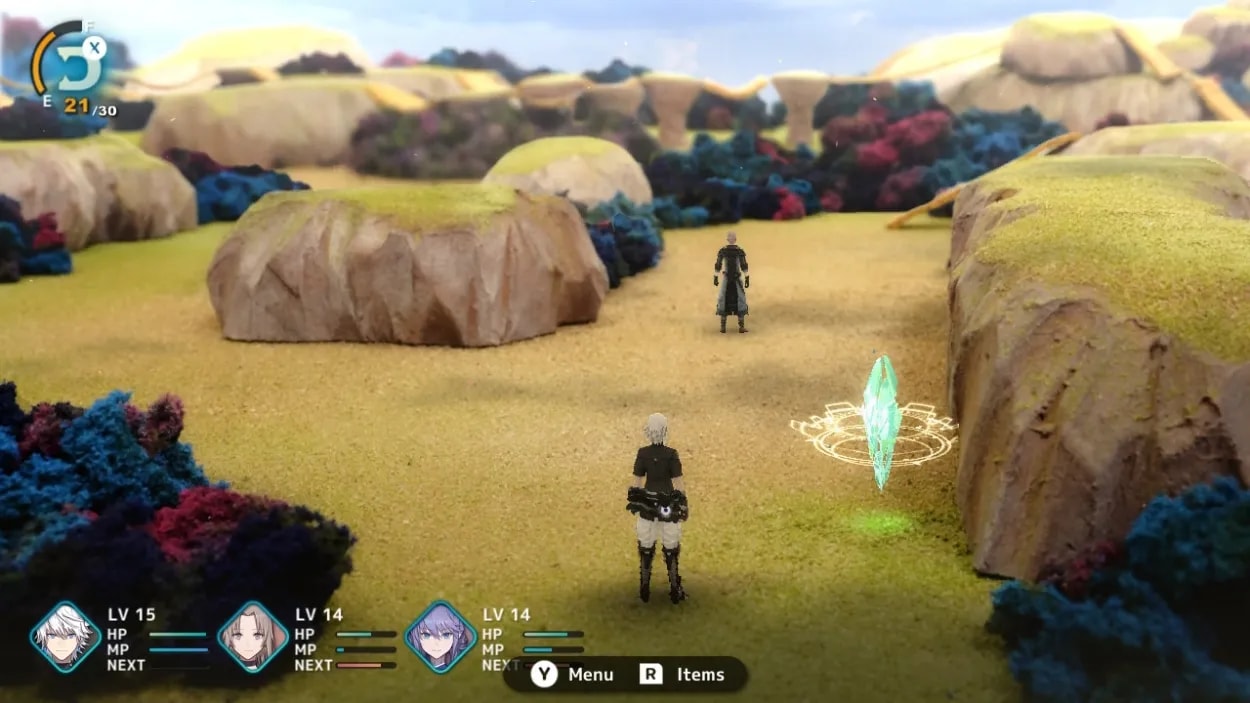
Task: Choose the purple-haired party member portrait
Action: [x=440, y=637]
